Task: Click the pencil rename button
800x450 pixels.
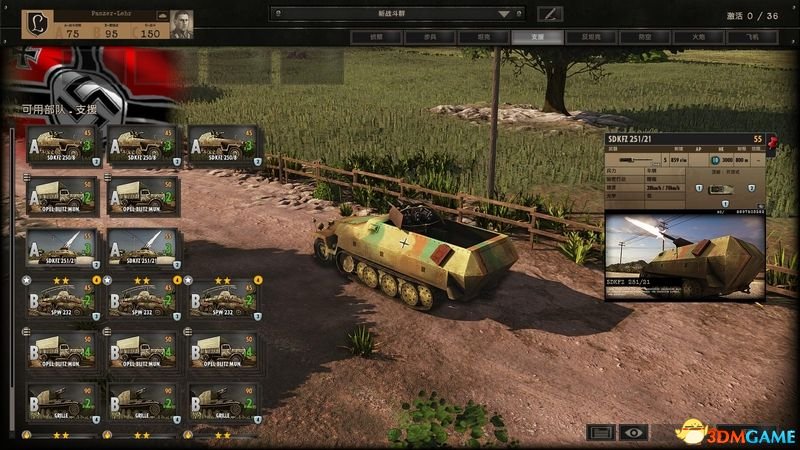Action: (x=550, y=14)
